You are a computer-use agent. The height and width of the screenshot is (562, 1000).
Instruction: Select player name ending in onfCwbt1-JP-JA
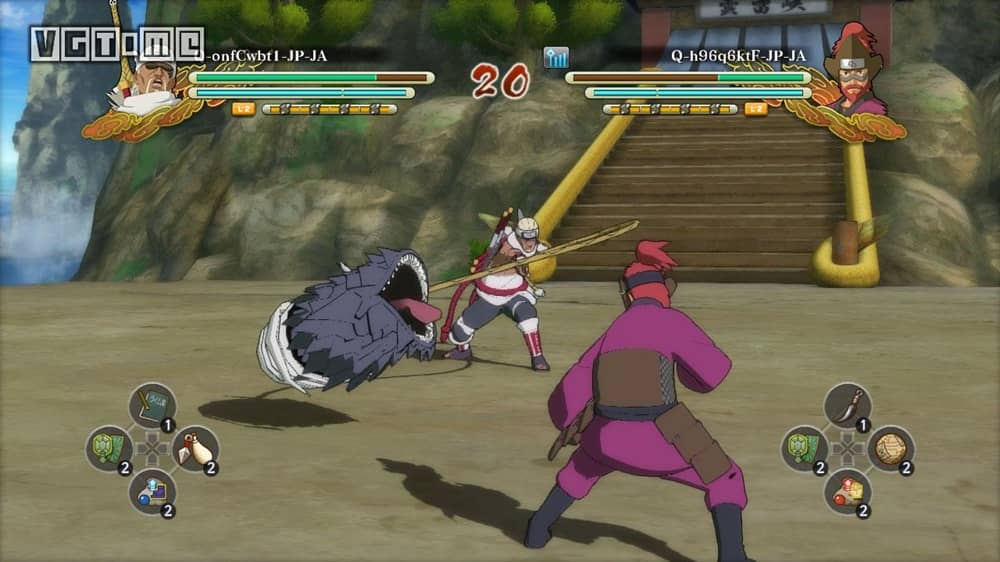[265, 56]
